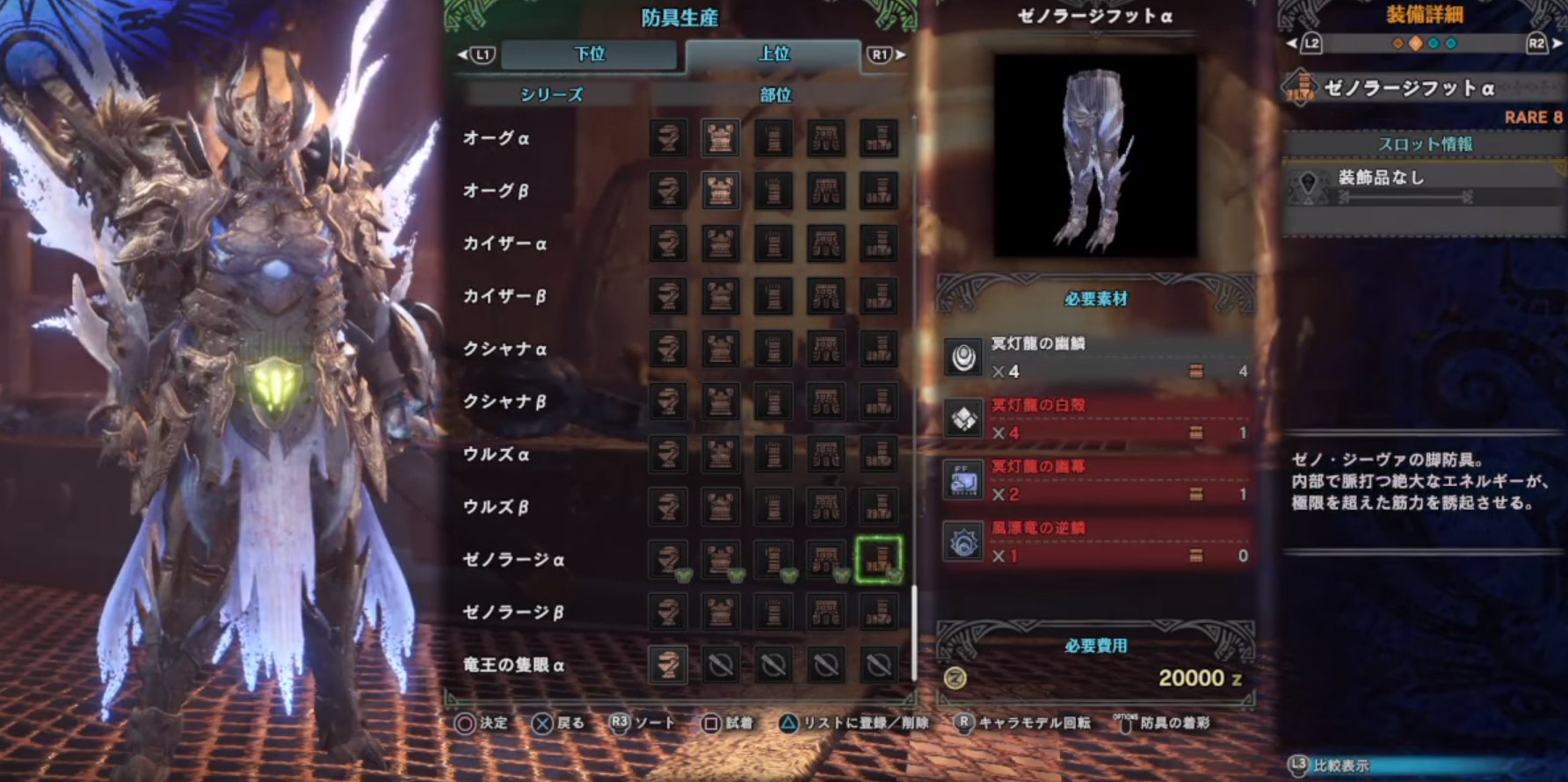Viewport: 1568px width, 782px height.
Task: Select the highlighted ゼノラージα leg armor
Action: tap(879, 559)
